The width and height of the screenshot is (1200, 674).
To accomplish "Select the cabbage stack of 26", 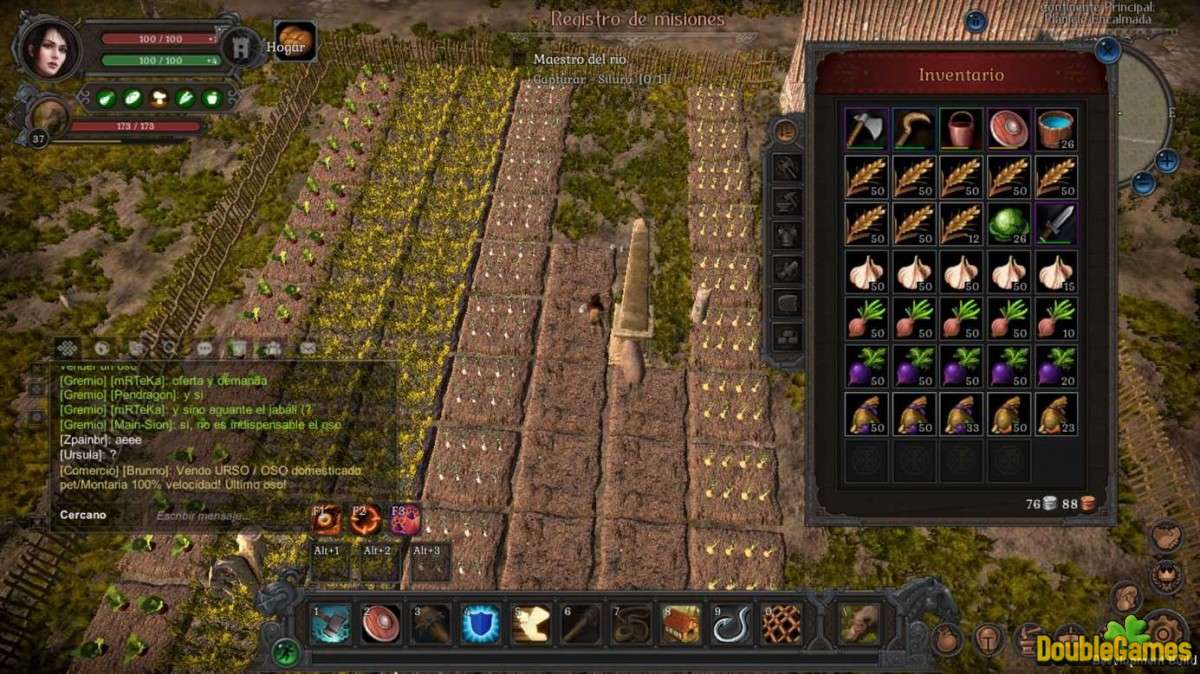I will (x=1008, y=223).
